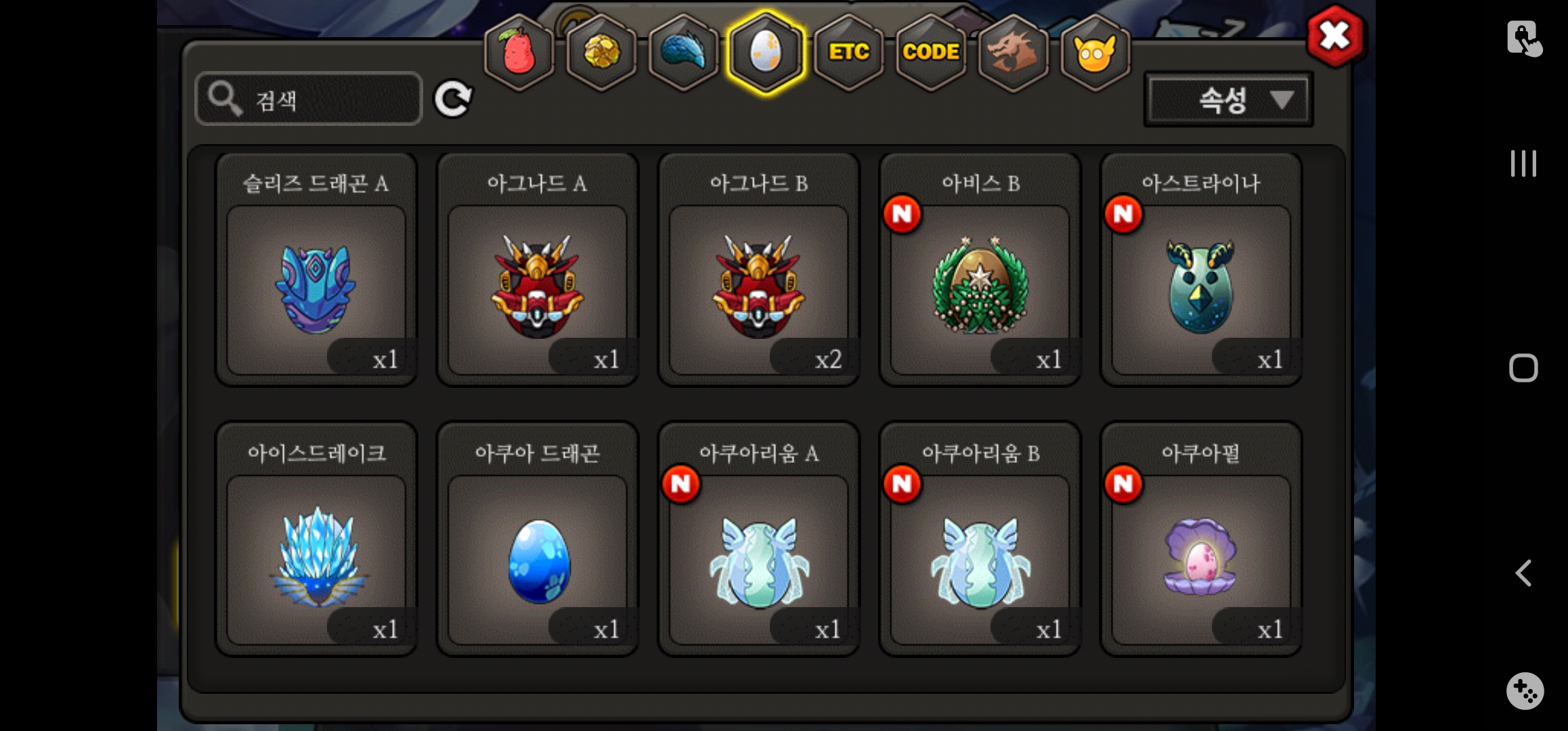Open the CODE tab

(x=931, y=52)
